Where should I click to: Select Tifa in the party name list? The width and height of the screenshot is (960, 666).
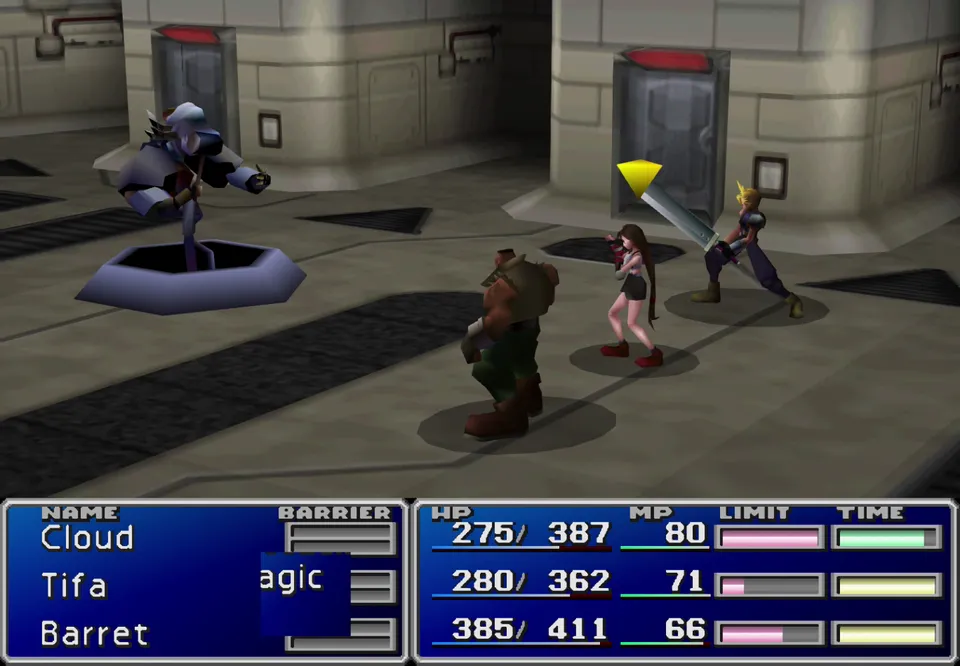74,585
